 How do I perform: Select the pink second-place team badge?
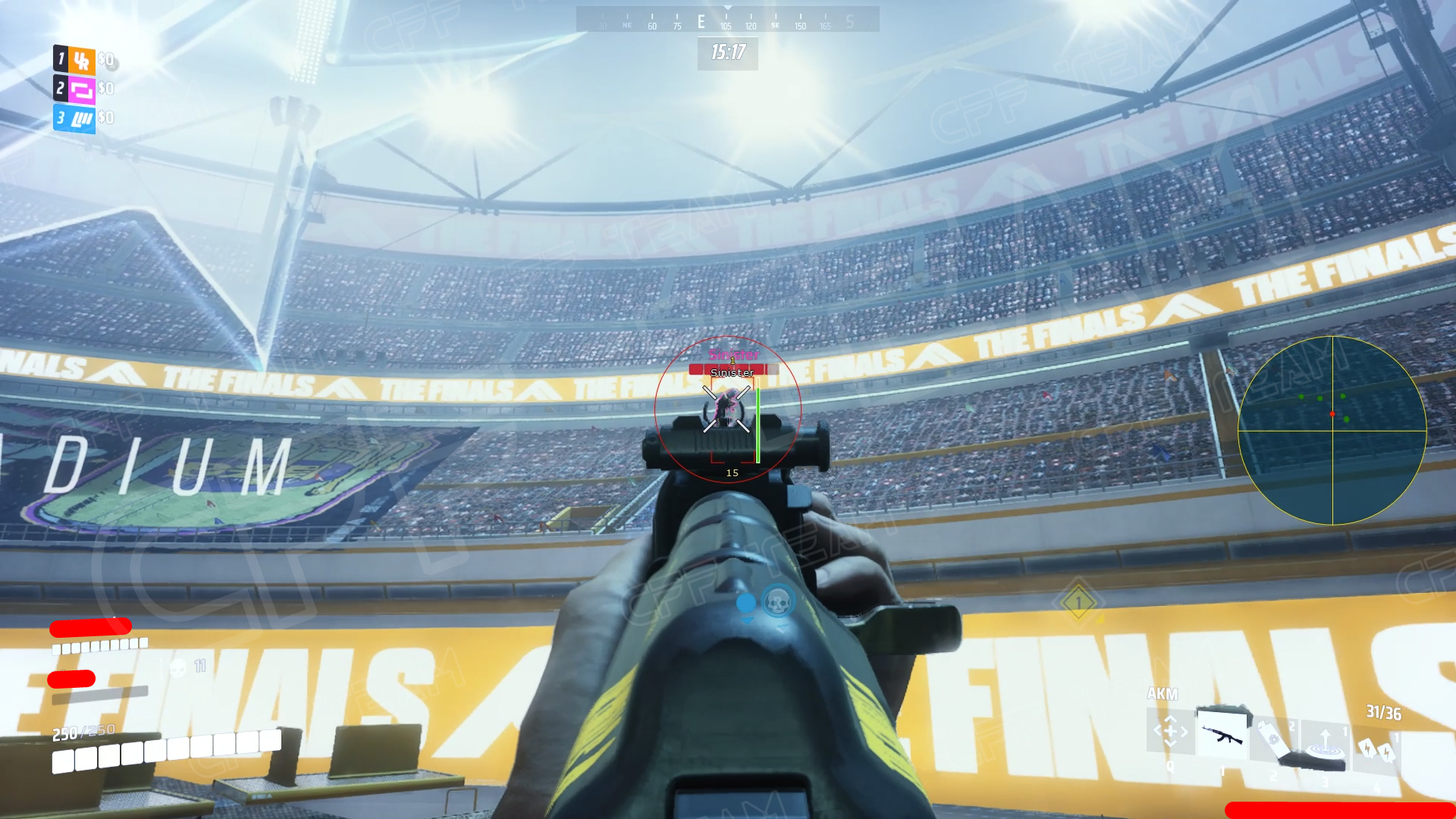point(81,89)
